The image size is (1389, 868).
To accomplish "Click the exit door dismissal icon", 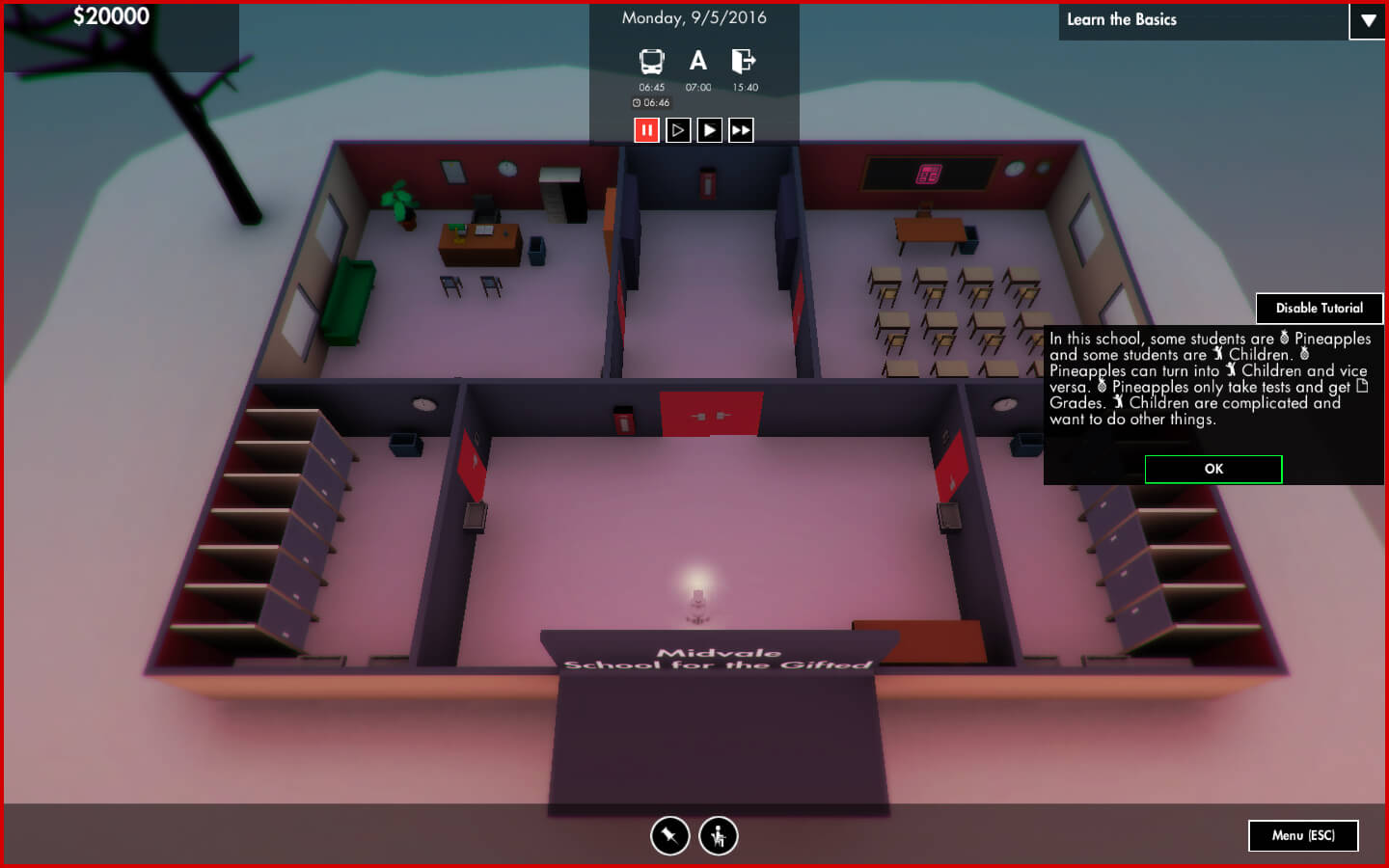I will [x=744, y=62].
